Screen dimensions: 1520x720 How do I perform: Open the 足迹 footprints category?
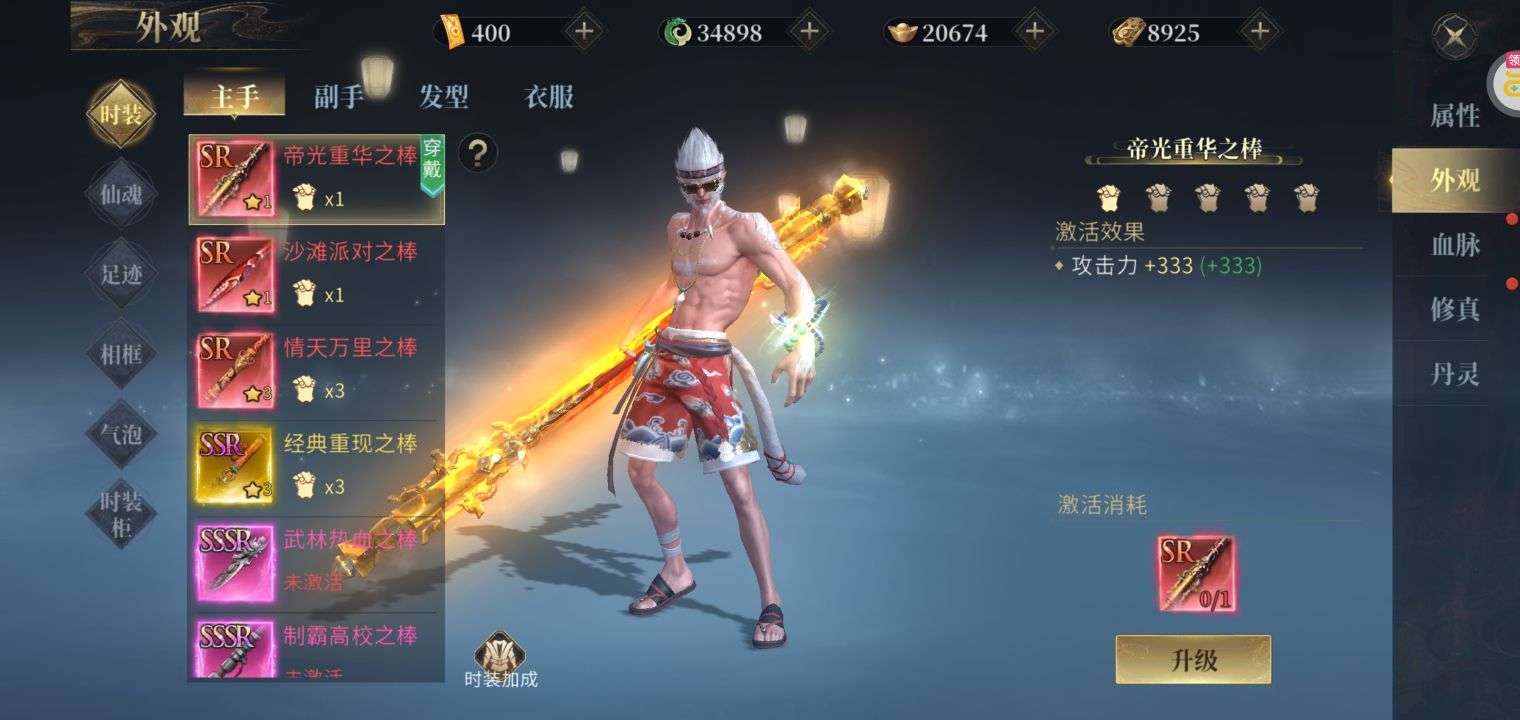click(x=121, y=273)
